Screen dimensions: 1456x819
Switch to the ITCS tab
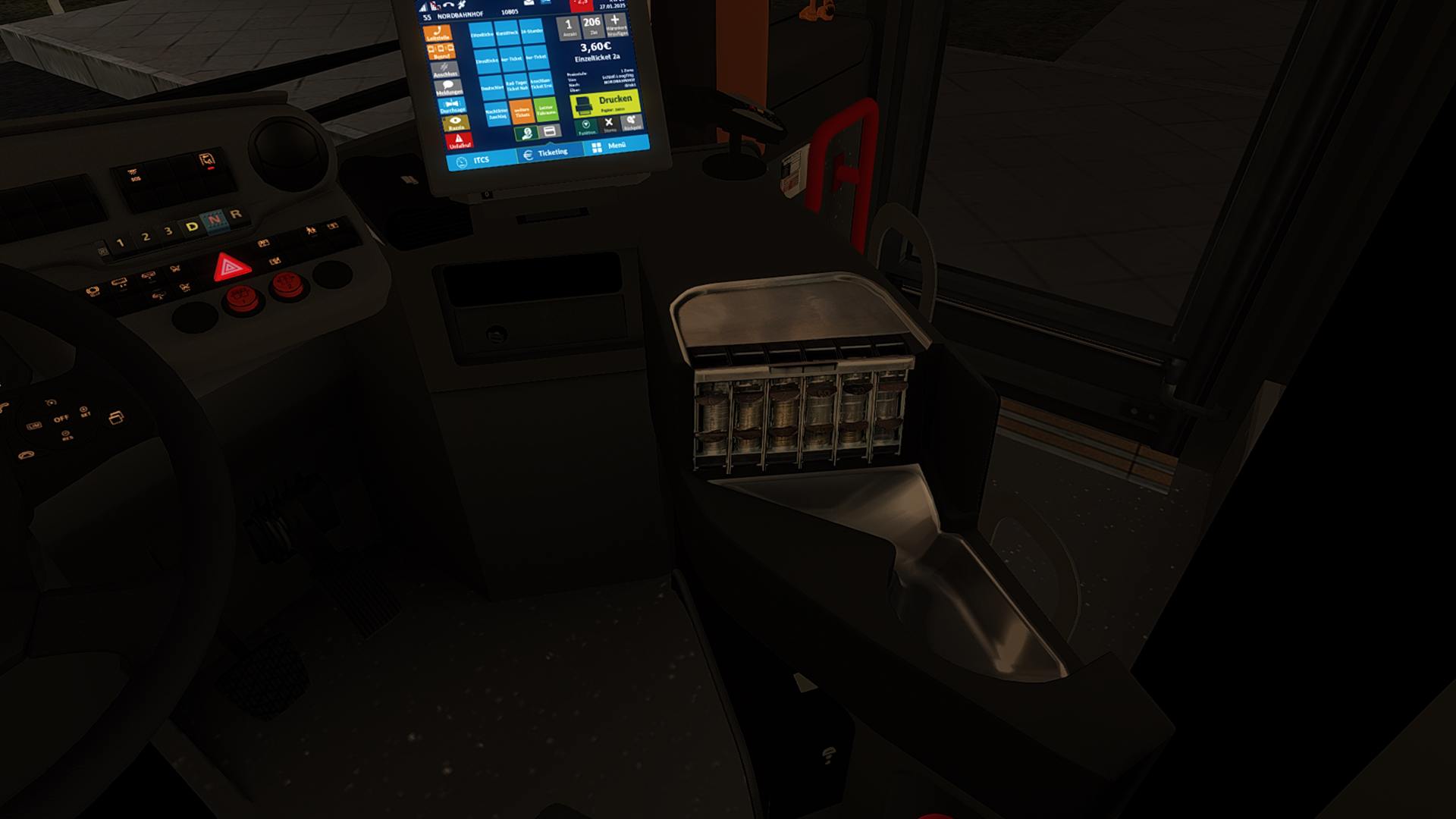[475, 161]
